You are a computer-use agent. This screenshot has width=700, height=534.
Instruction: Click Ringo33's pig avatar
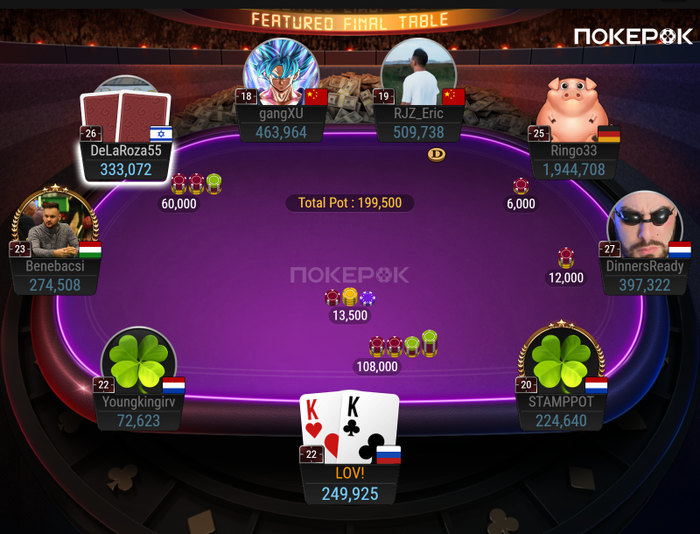pyautogui.click(x=572, y=110)
